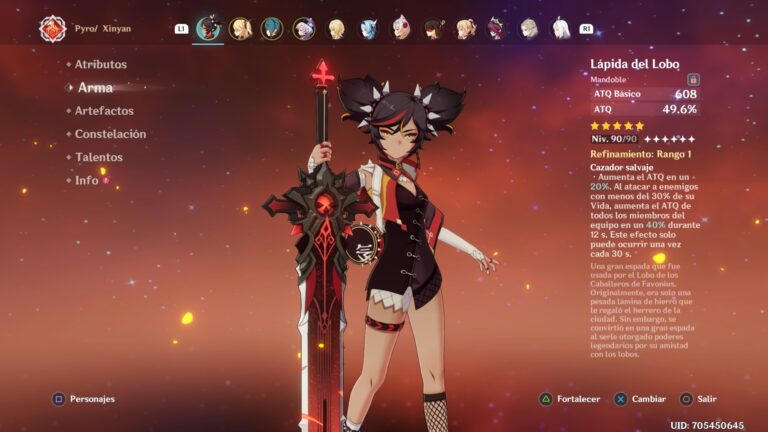The image size is (768, 432).
Task: Go to the Artefactos section
Action: pos(104,111)
